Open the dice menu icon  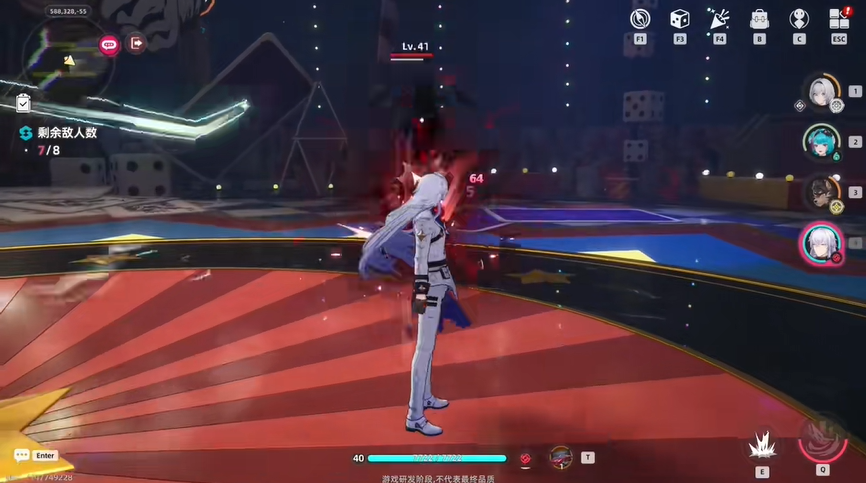coord(680,19)
